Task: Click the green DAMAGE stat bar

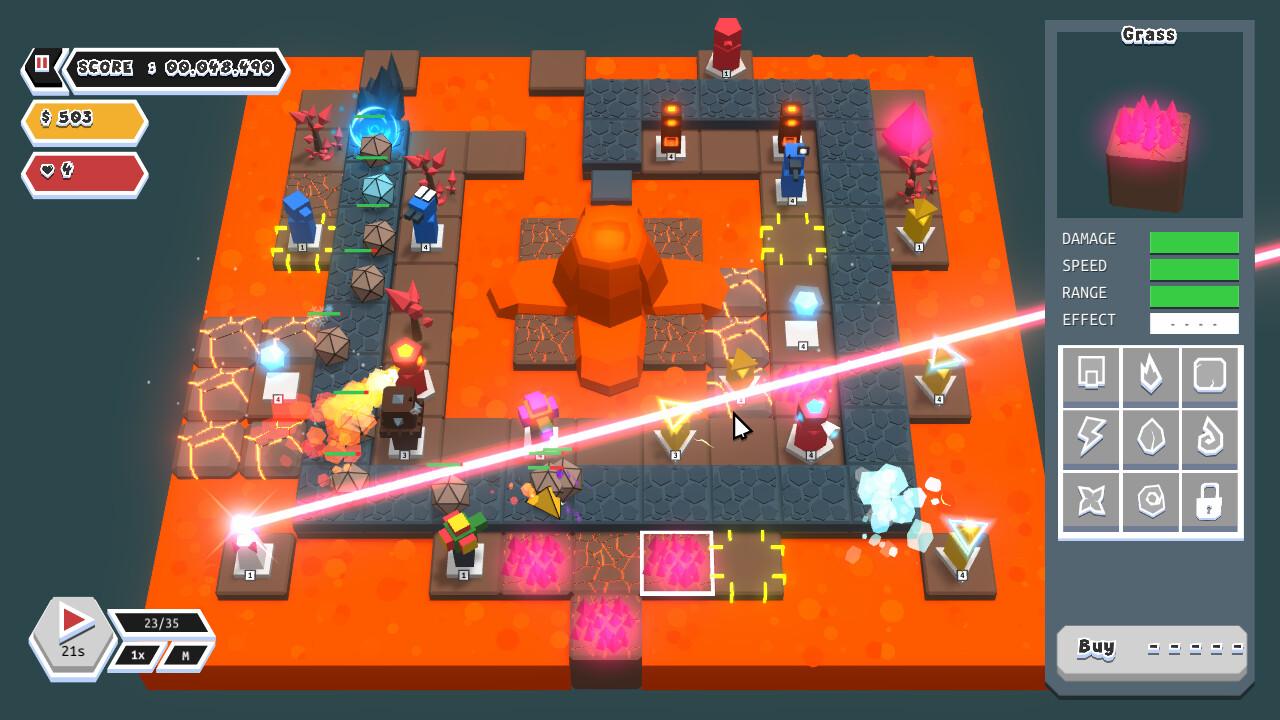Action: coord(1195,240)
